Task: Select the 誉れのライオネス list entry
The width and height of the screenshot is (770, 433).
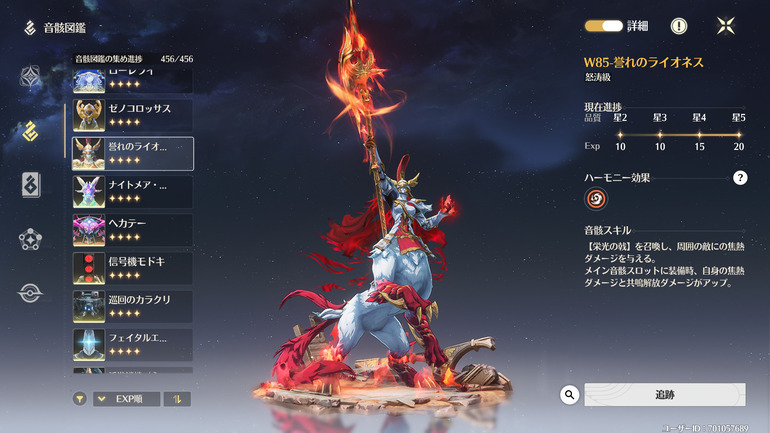Action: click(132, 153)
